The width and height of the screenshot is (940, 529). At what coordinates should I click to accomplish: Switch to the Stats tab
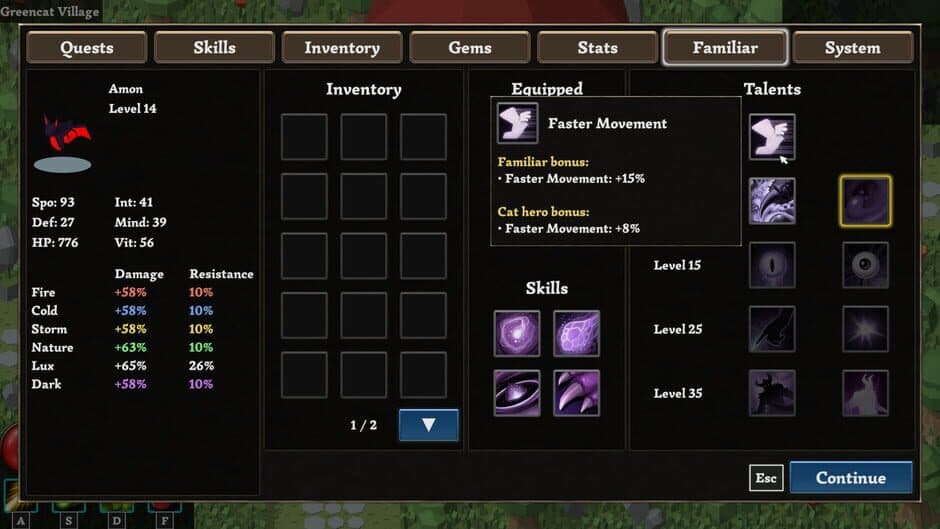[x=597, y=48]
